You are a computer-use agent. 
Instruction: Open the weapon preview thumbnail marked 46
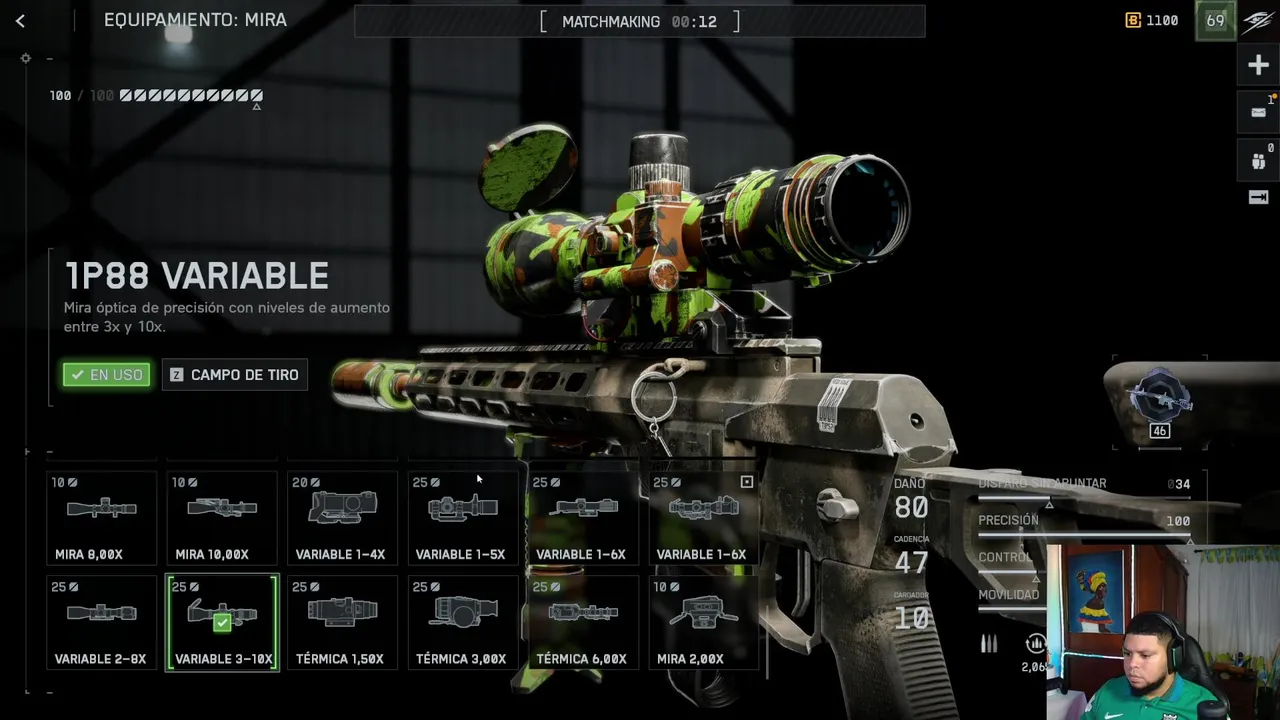point(1159,400)
